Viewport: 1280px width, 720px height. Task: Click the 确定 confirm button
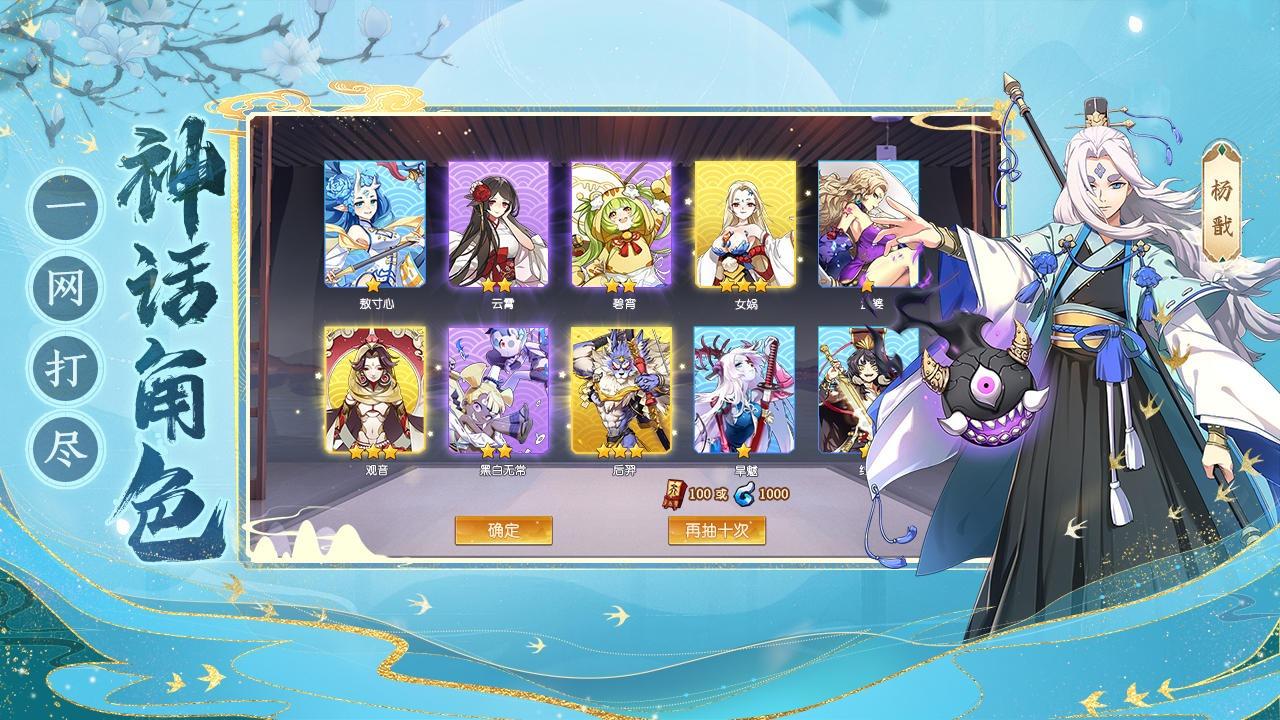click(x=503, y=528)
